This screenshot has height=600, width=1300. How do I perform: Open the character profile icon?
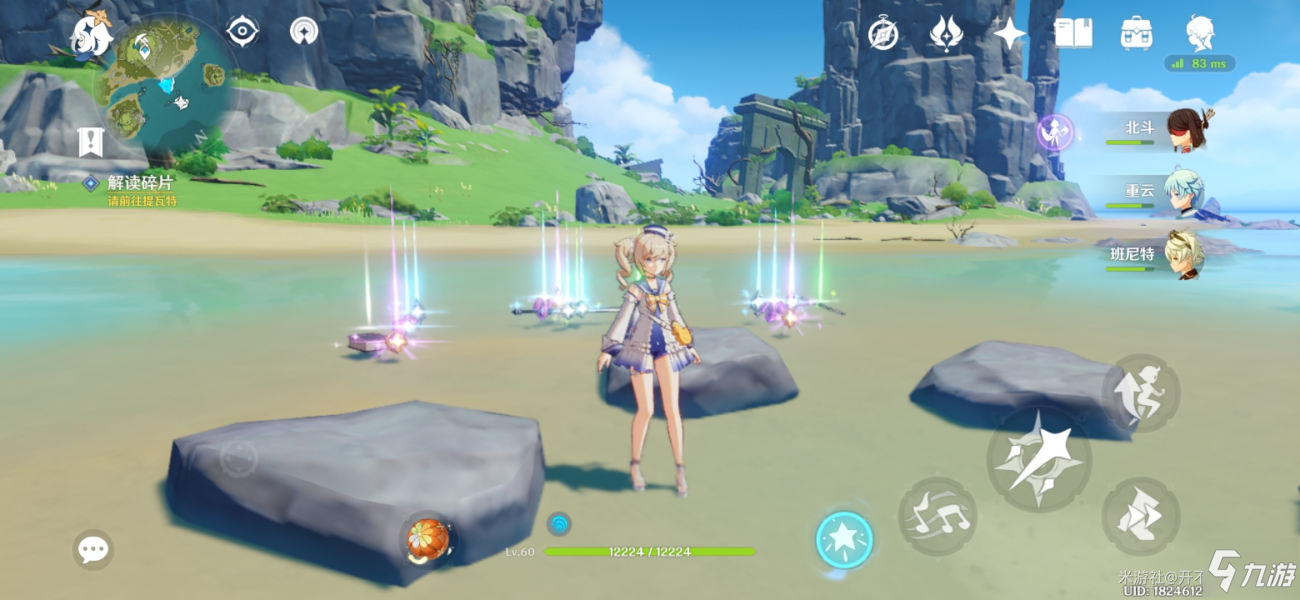click(x=1199, y=33)
